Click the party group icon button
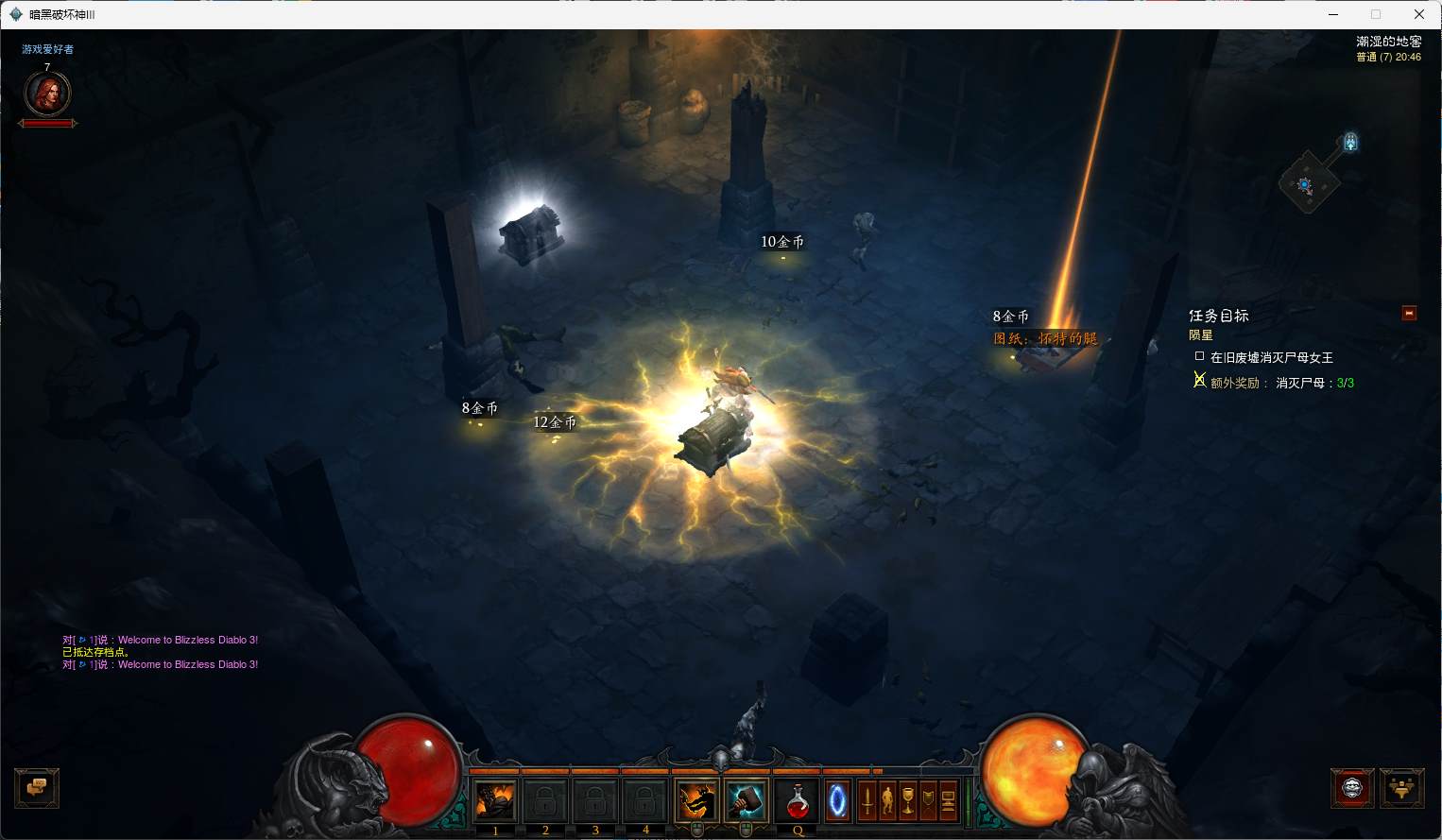1442x840 pixels. (1401, 787)
